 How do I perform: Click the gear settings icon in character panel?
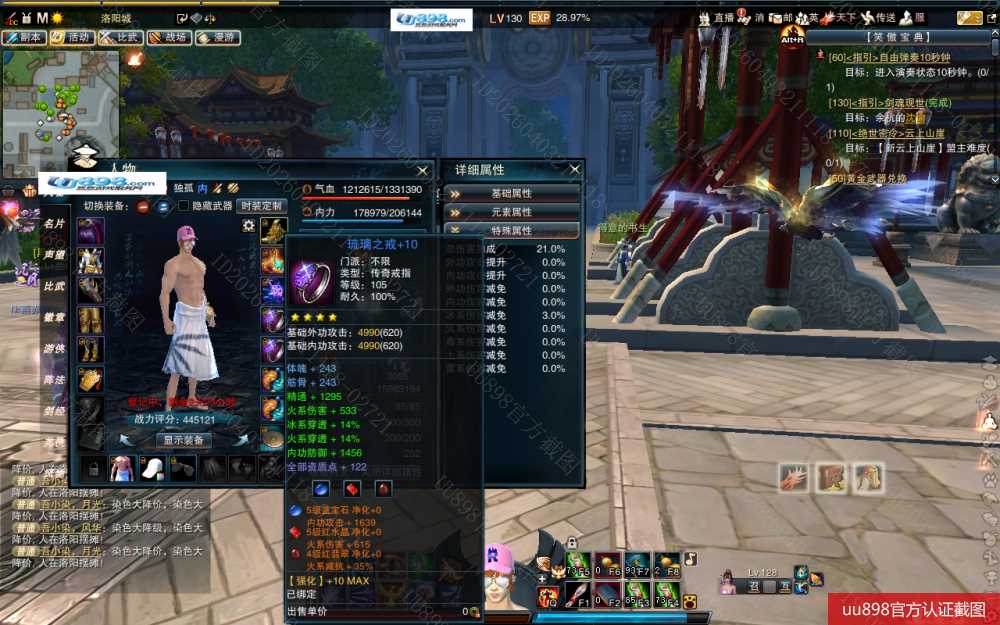click(248, 226)
